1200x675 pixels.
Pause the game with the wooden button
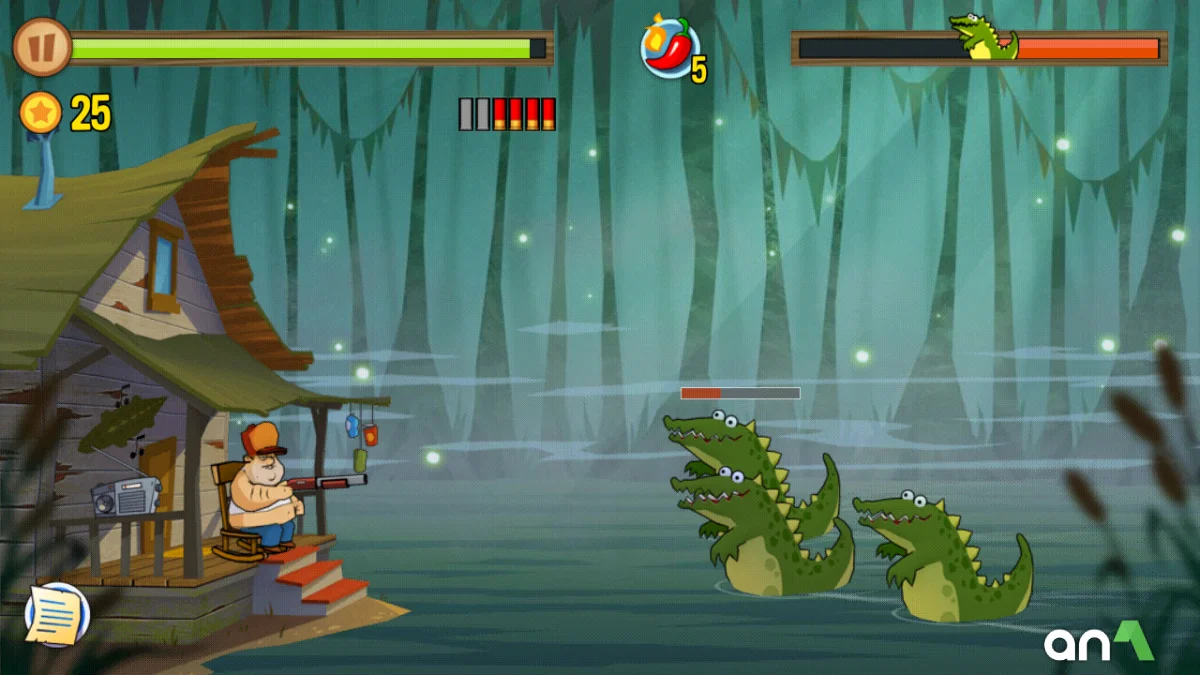(x=42, y=47)
